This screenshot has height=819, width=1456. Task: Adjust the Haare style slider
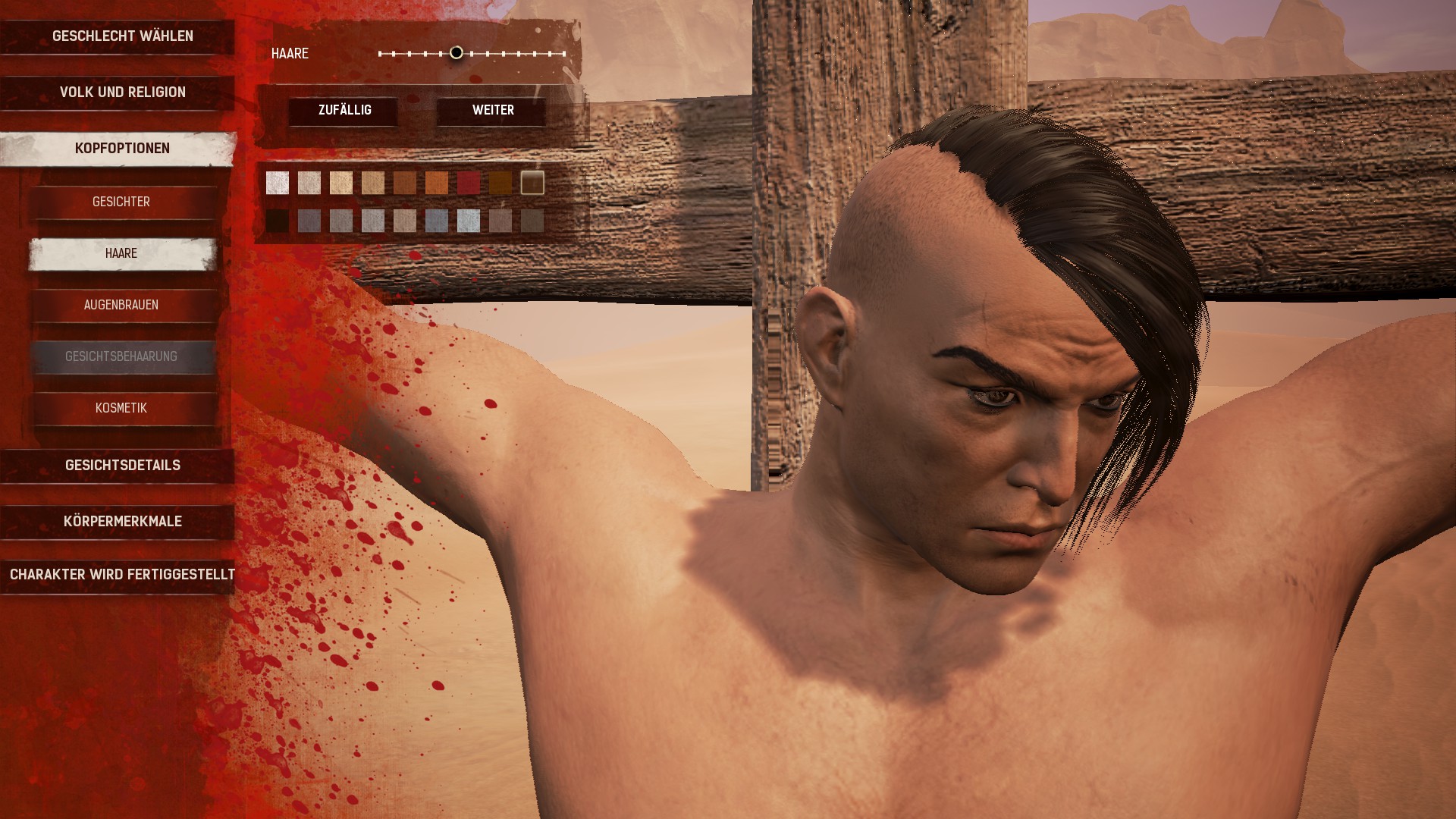456,53
